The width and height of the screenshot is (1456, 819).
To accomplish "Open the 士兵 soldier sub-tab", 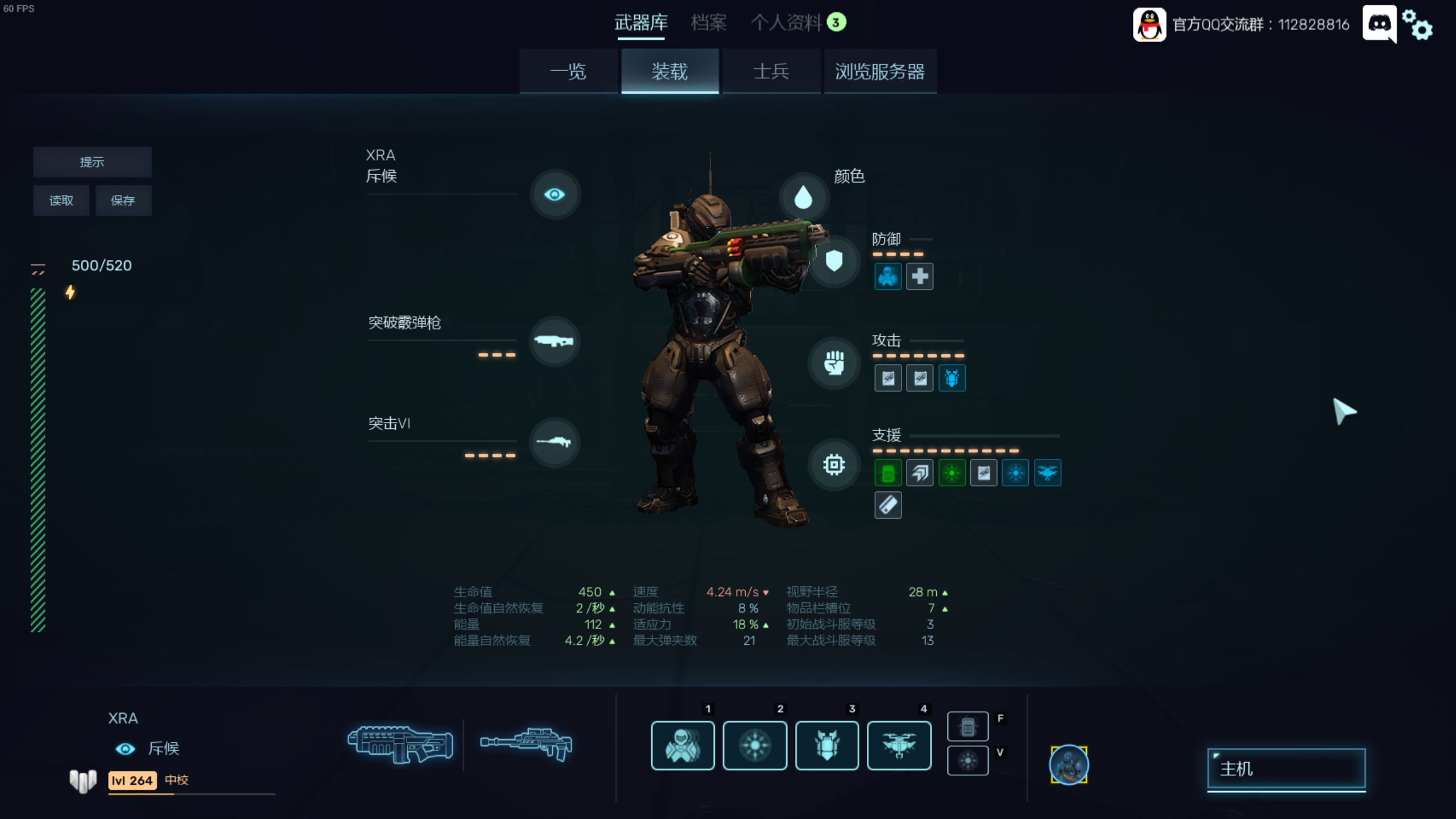I will pos(771,72).
